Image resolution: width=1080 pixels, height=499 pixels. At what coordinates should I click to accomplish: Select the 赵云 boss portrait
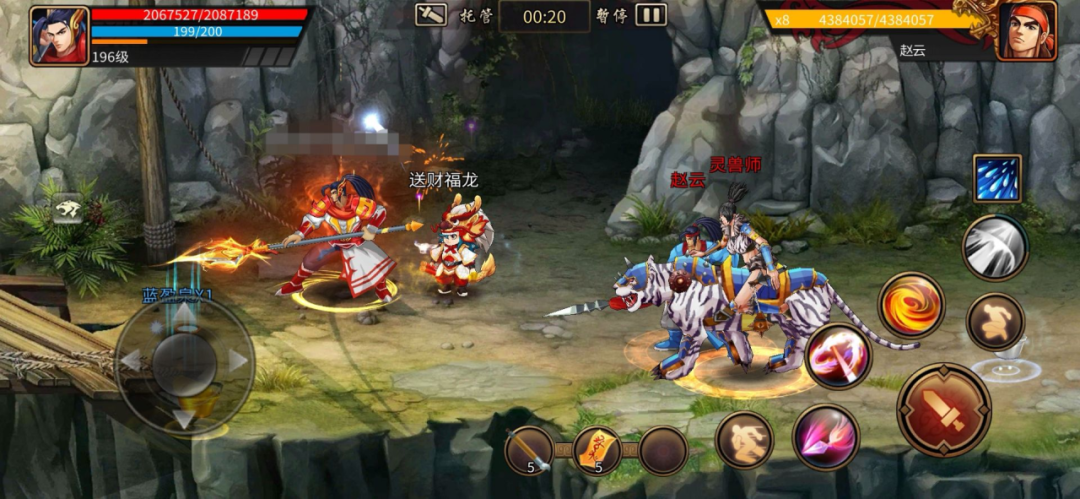pyautogui.click(x=1026, y=31)
